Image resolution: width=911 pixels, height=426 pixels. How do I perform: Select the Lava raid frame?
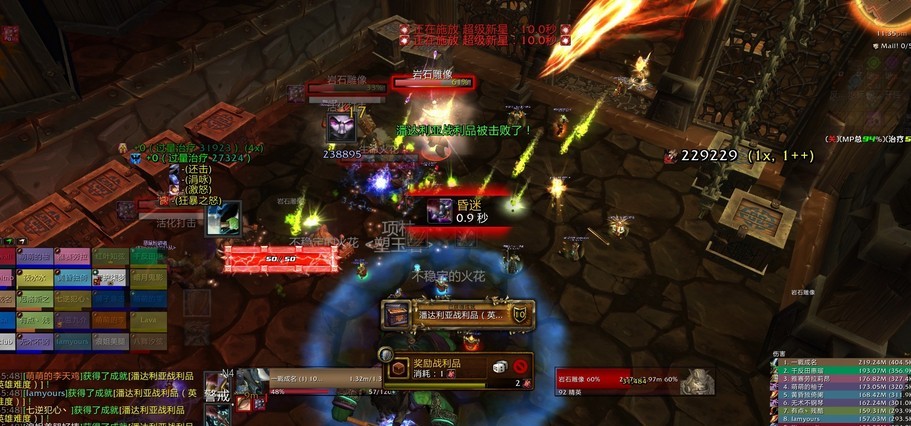[148, 319]
